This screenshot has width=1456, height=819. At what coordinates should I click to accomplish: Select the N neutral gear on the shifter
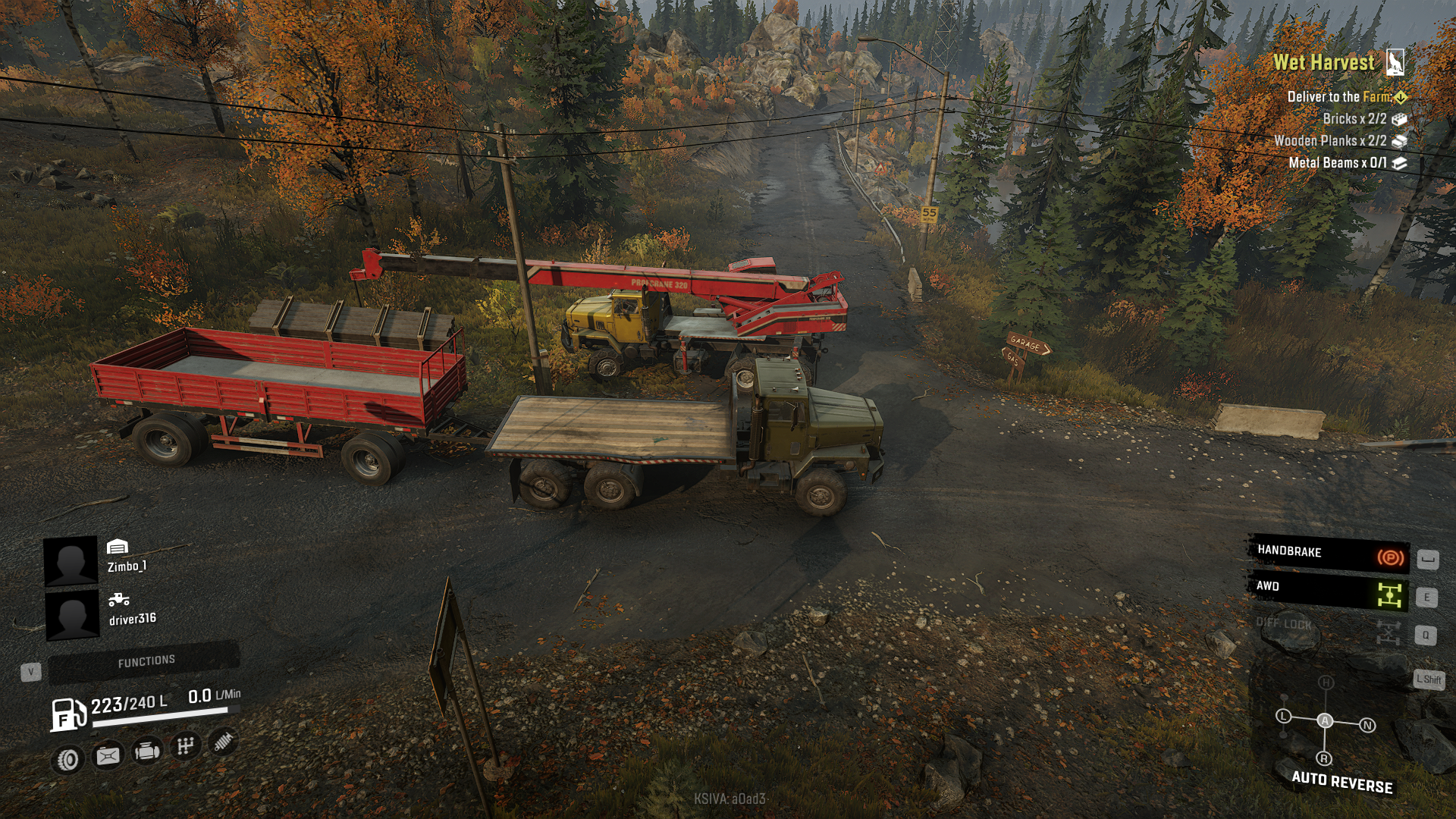[x=1367, y=725]
